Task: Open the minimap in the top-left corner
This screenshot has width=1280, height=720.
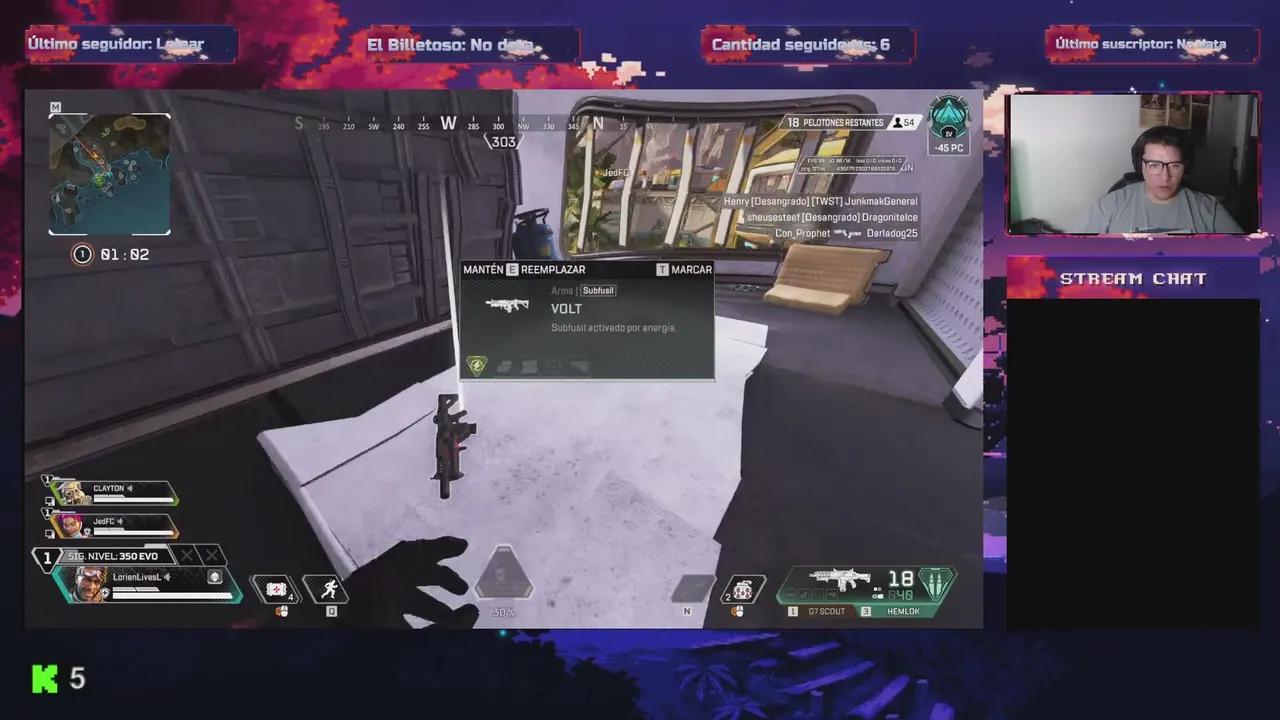Action: [109, 176]
